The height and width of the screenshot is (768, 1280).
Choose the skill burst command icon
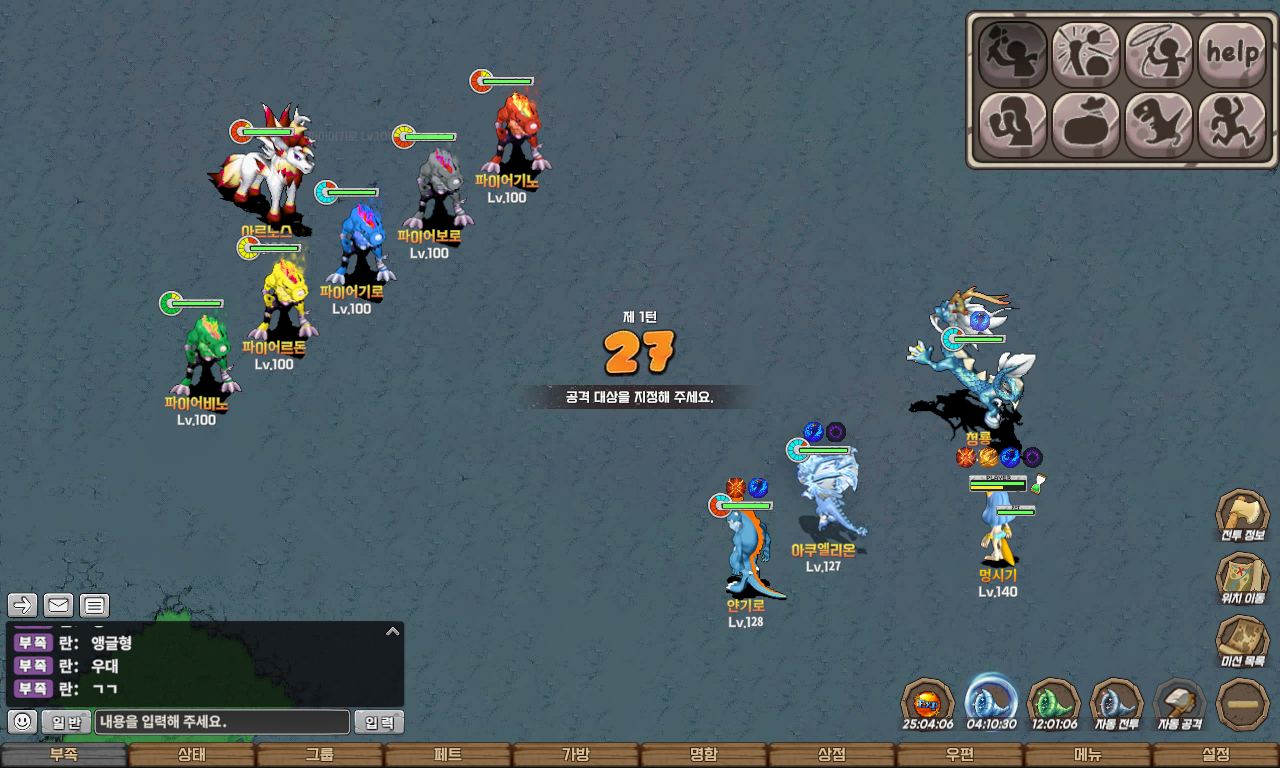point(1086,54)
